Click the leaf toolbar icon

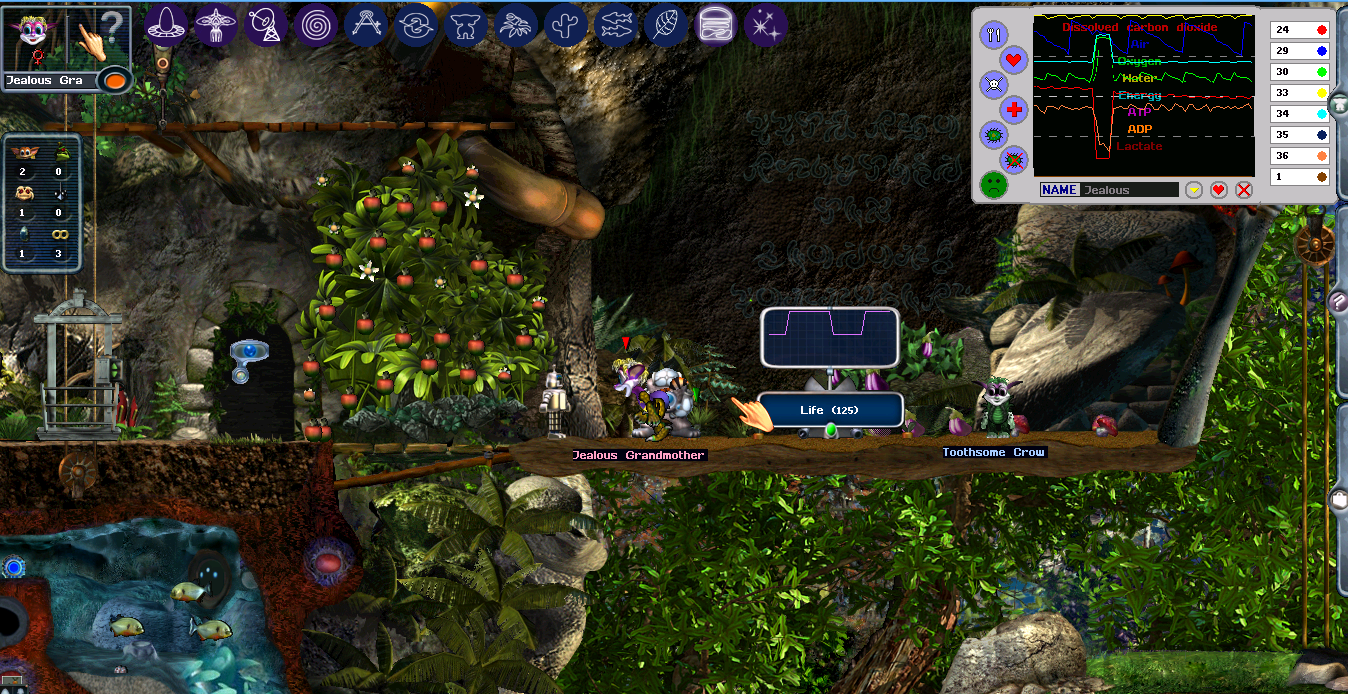666,25
